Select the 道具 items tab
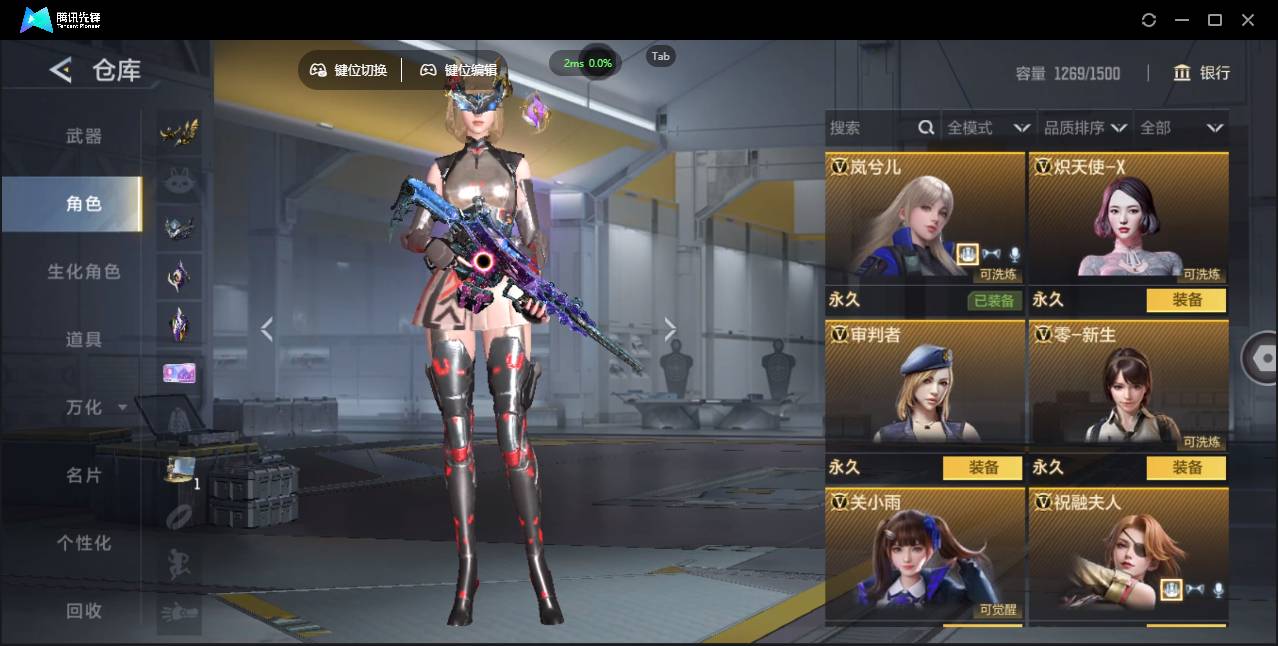The height and width of the screenshot is (646, 1278). 84,340
